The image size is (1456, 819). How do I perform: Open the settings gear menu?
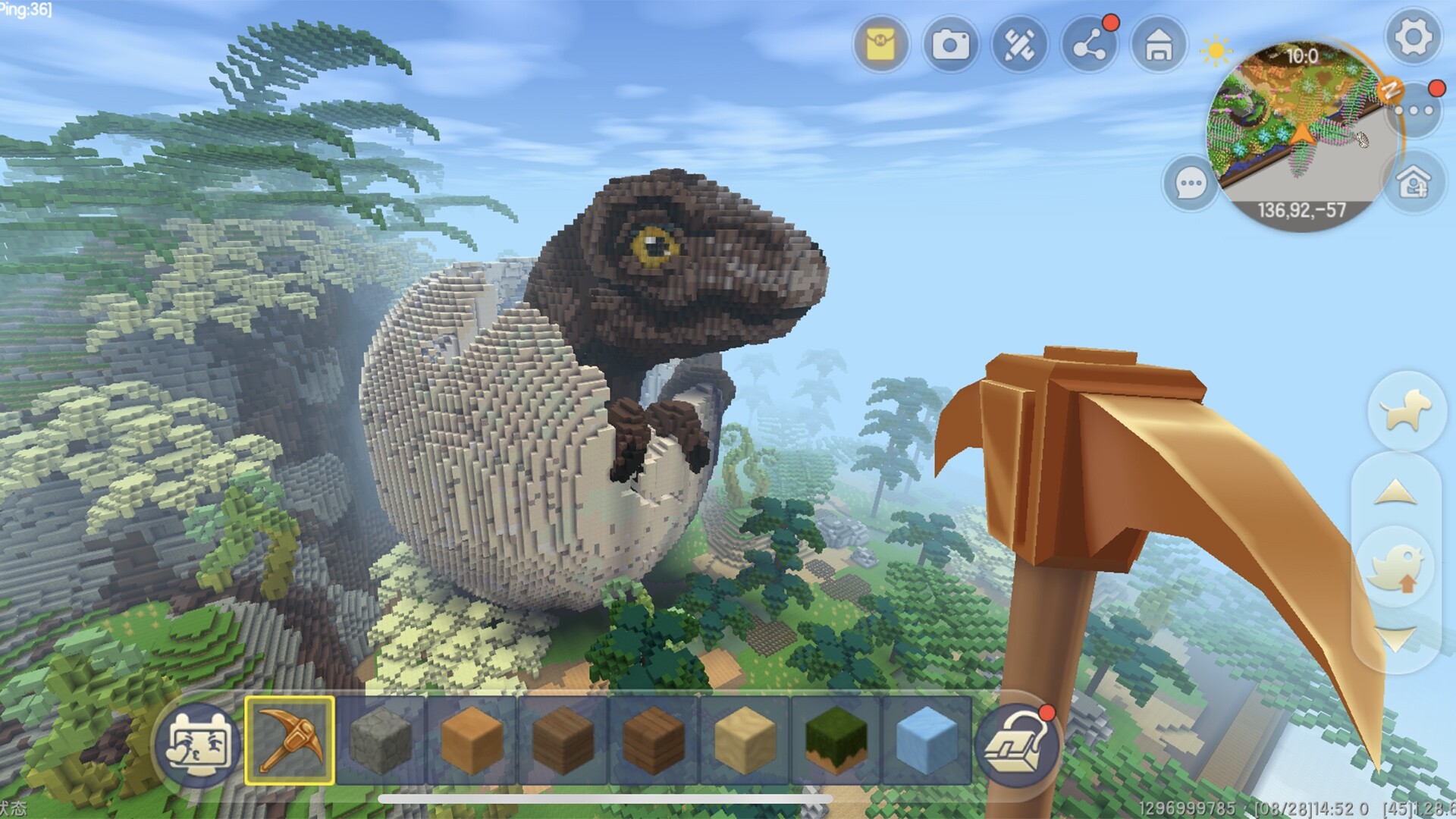pyautogui.click(x=1413, y=37)
